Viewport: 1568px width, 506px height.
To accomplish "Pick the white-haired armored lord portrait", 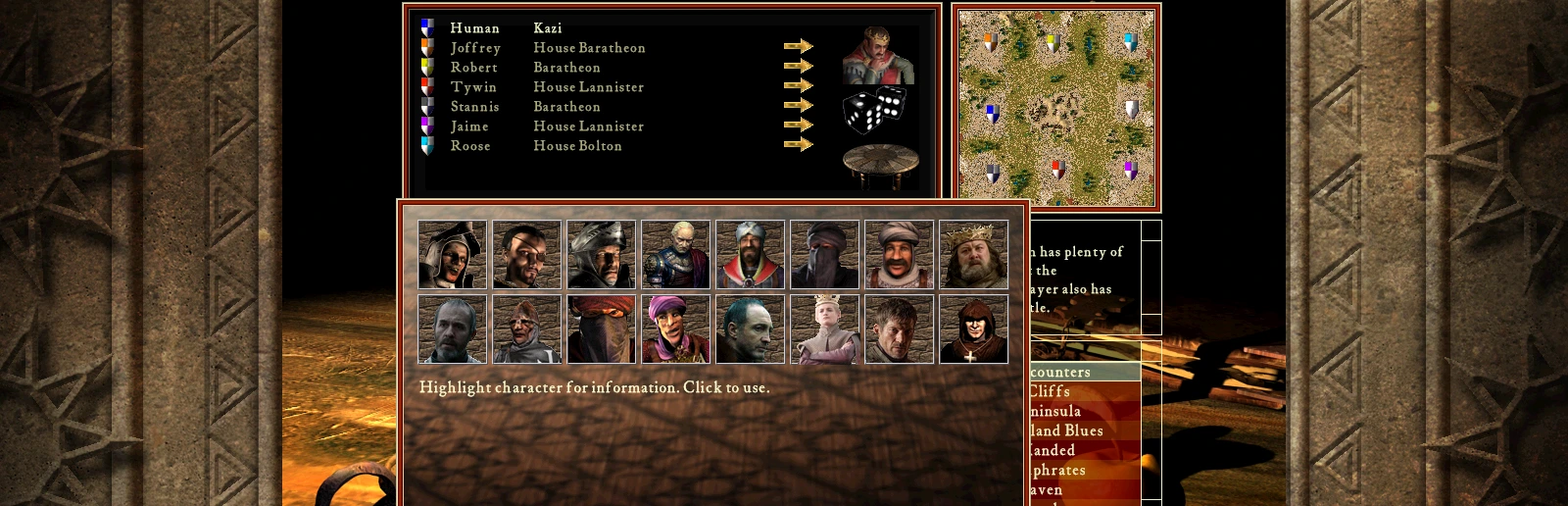I will [675, 255].
